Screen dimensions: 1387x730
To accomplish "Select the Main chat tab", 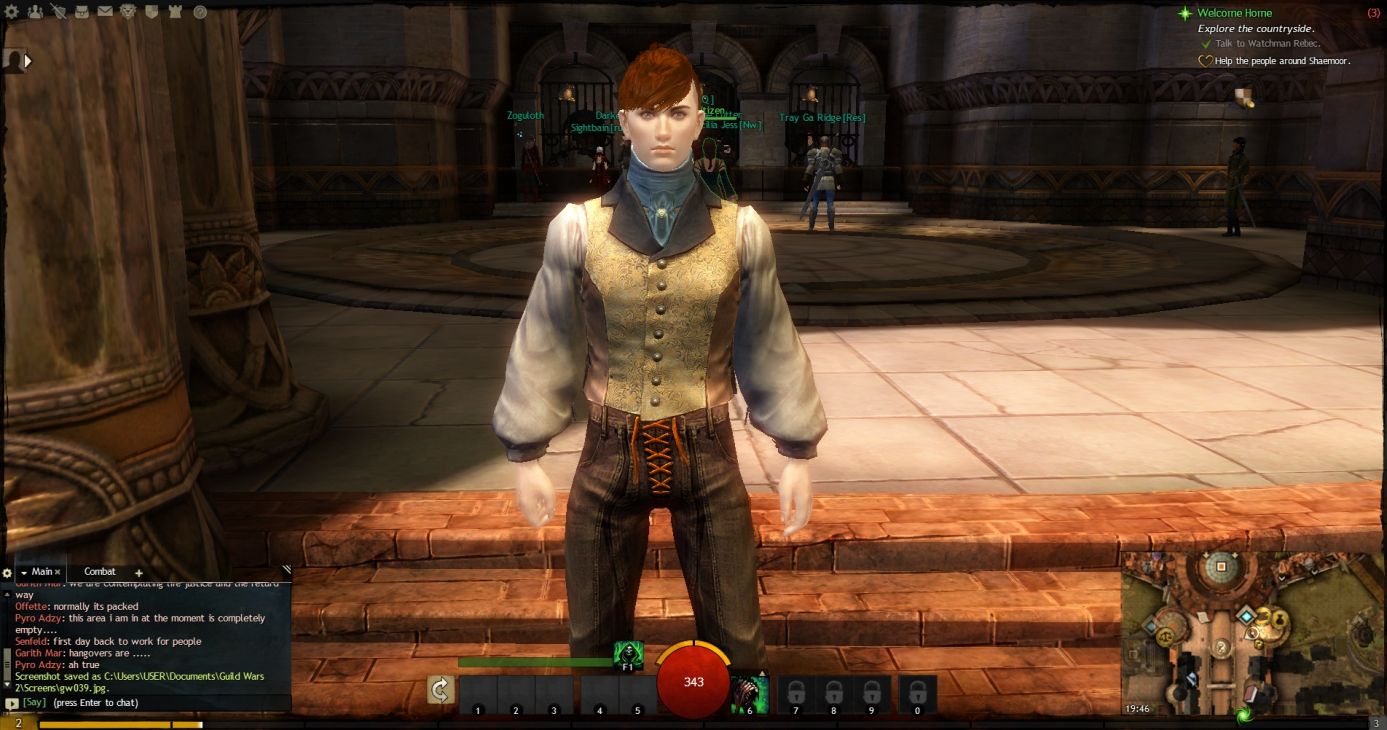I will (42, 572).
